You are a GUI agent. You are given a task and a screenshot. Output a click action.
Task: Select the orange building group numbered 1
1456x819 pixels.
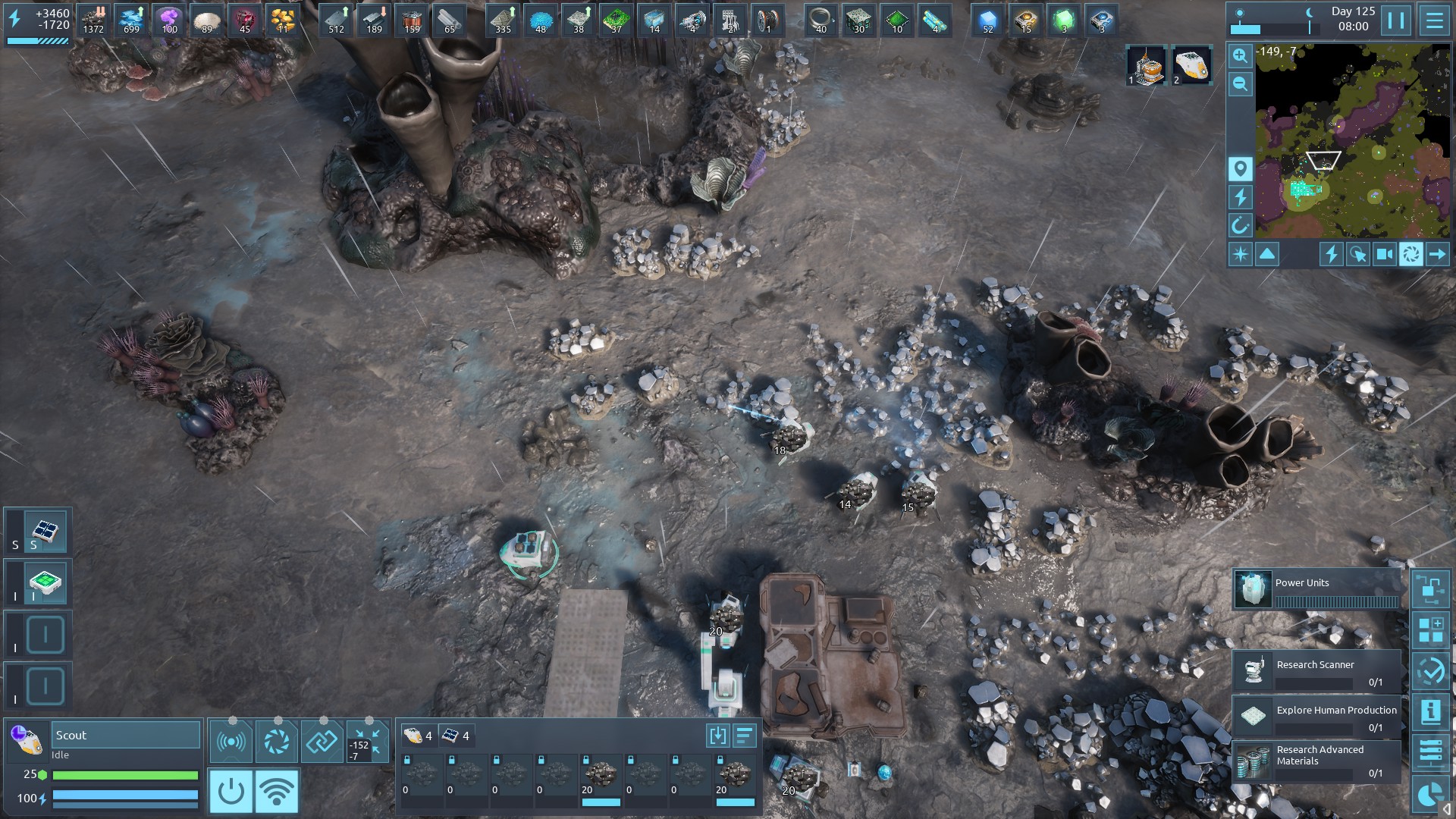coord(1145,65)
